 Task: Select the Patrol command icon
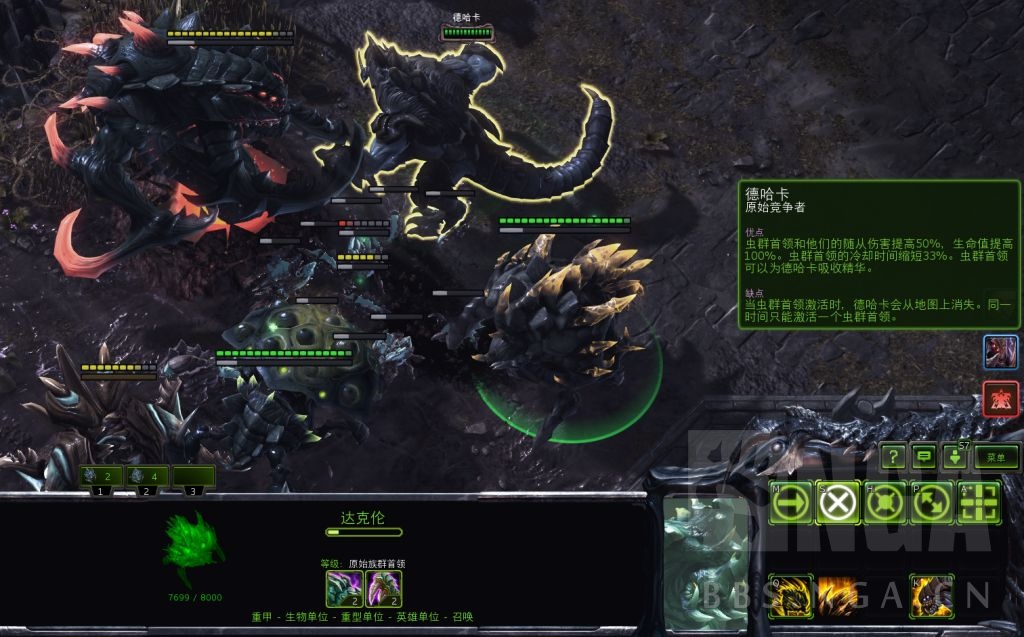point(932,503)
